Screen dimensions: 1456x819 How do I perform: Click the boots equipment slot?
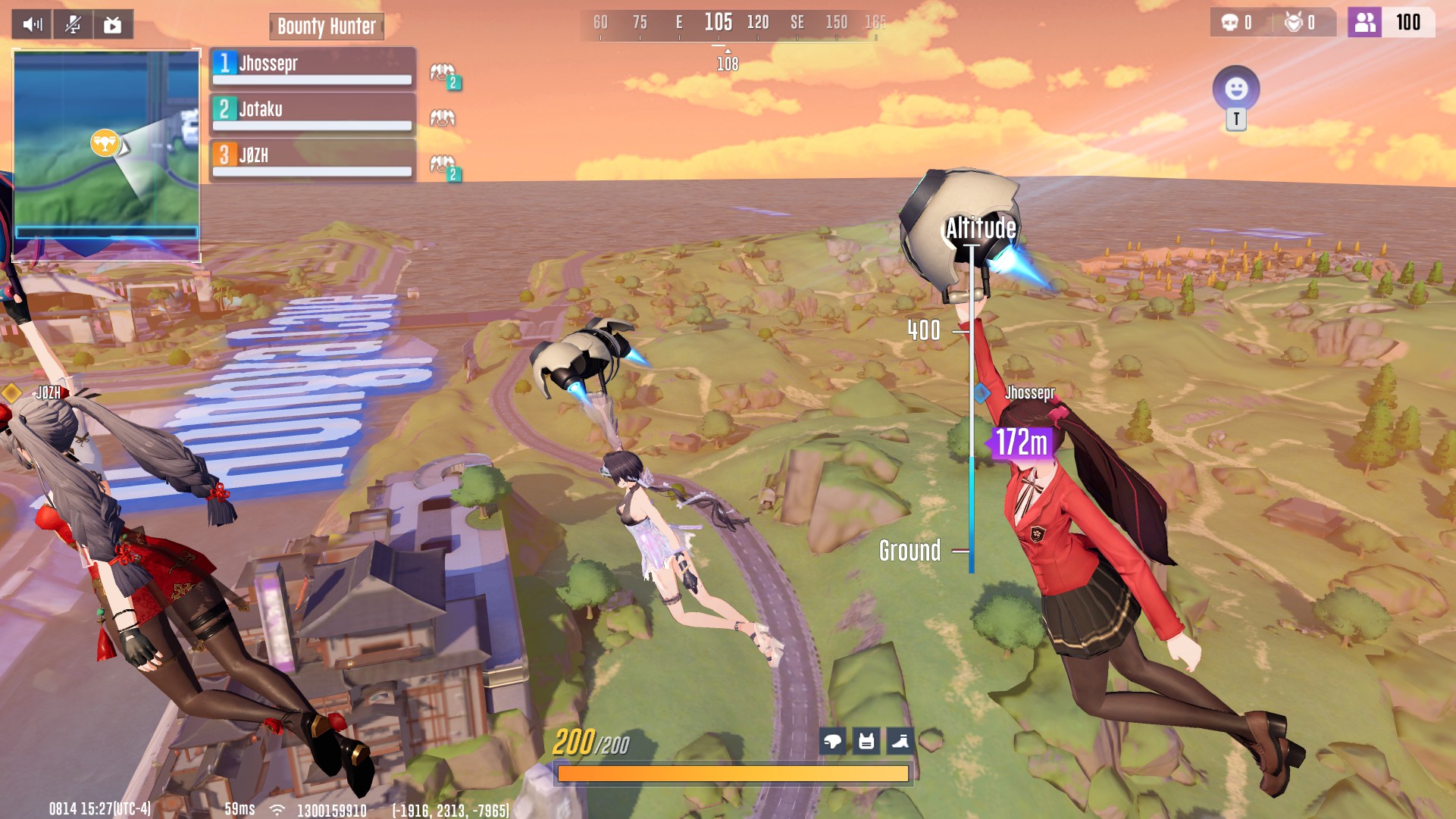[x=900, y=741]
